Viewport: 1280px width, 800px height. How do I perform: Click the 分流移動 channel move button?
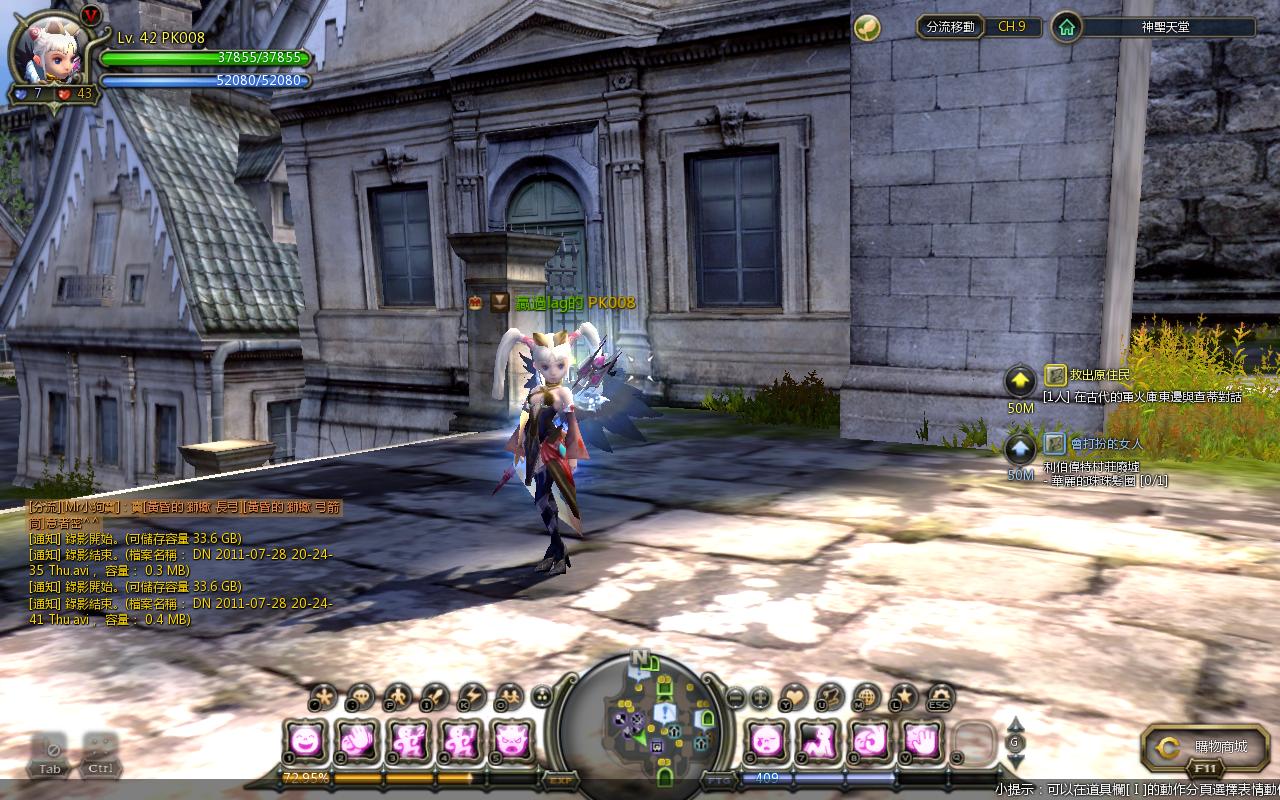[950, 27]
